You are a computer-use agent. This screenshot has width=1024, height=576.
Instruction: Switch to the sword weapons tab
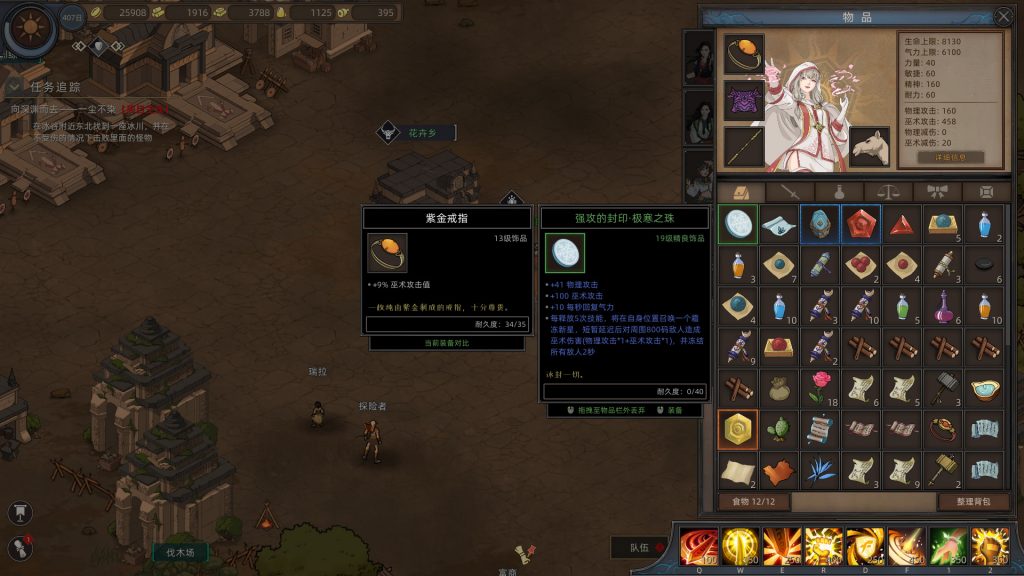pyautogui.click(x=791, y=192)
